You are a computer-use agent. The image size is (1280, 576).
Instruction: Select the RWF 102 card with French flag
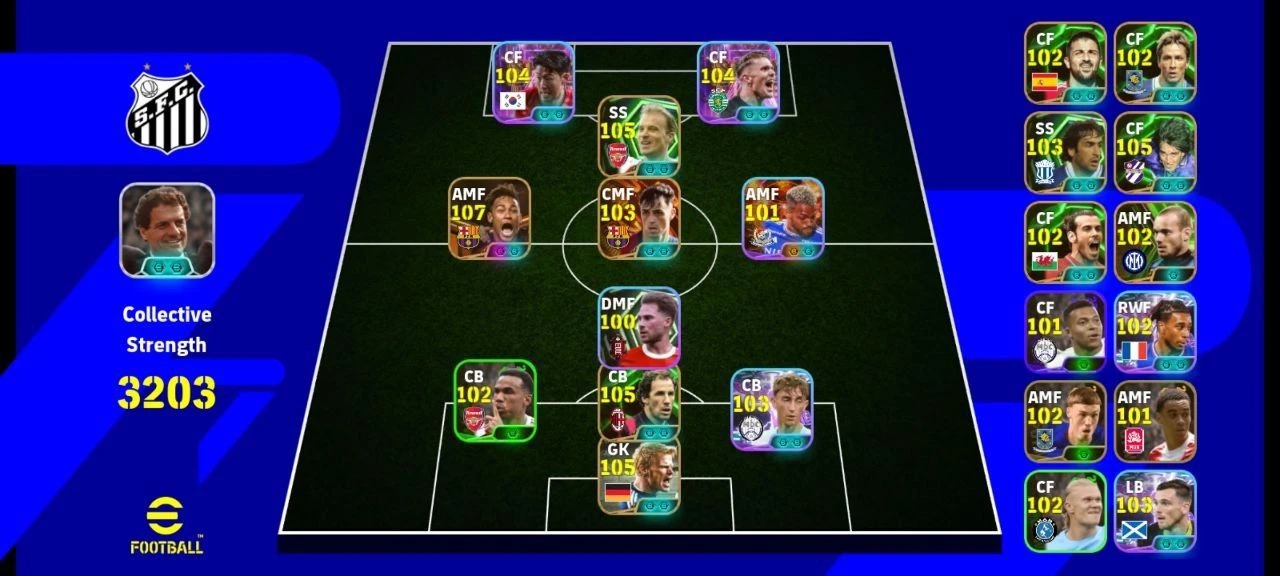pyautogui.click(x=1155, y=331)
